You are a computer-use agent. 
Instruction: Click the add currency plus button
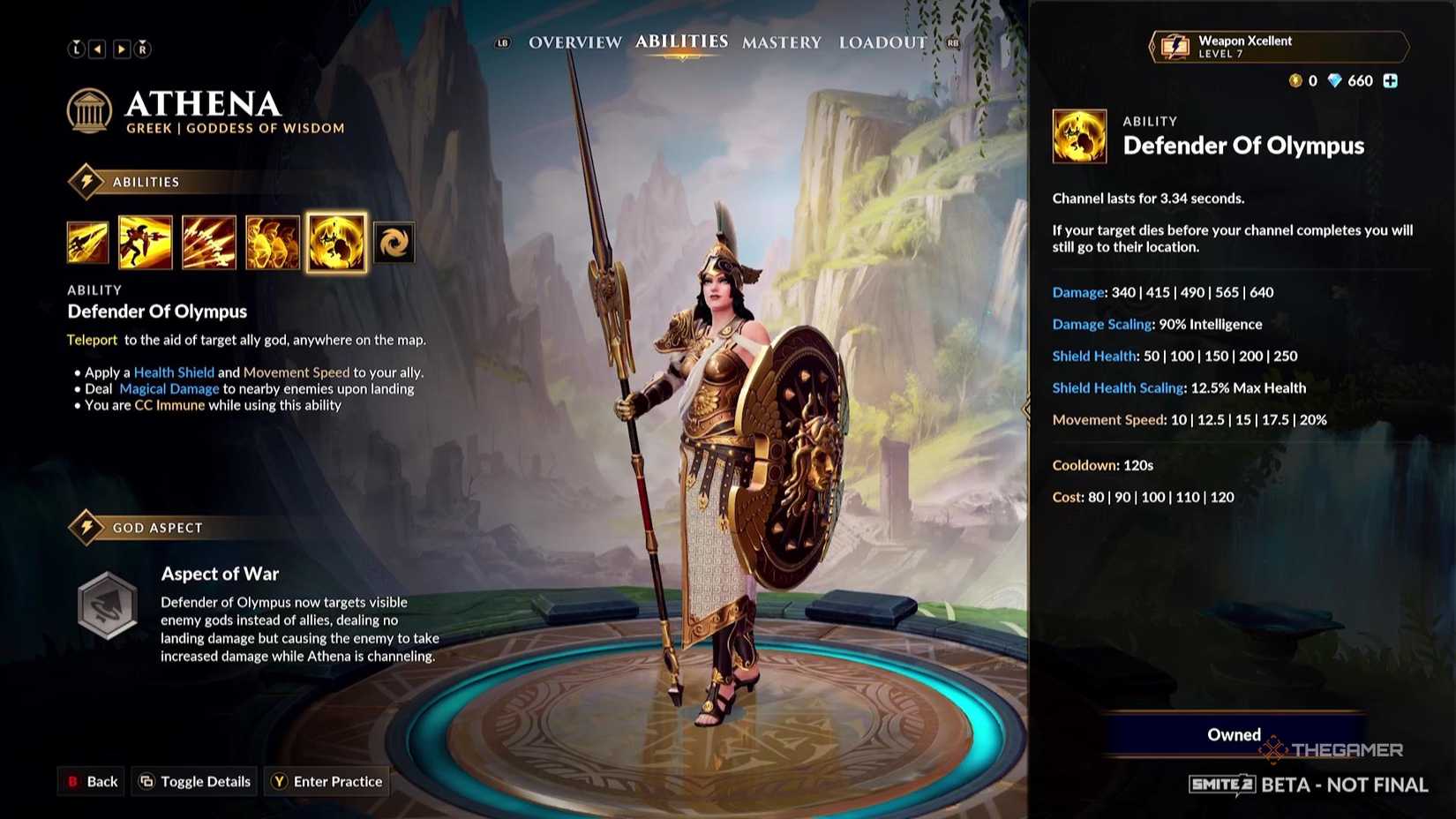[1391, 80]
